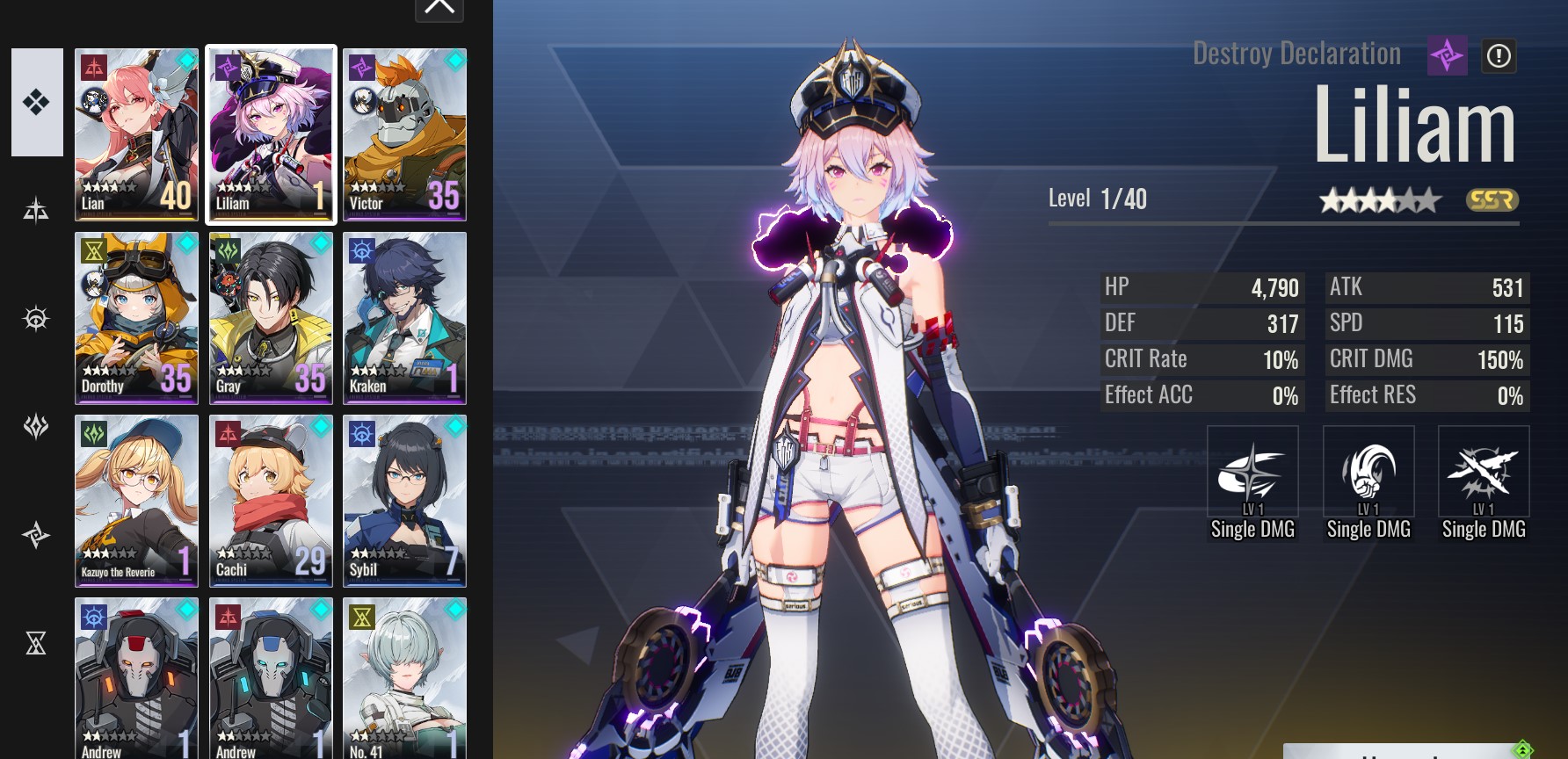
Task: Filter roster by hourglass class icon
Action: coord(36,644)
